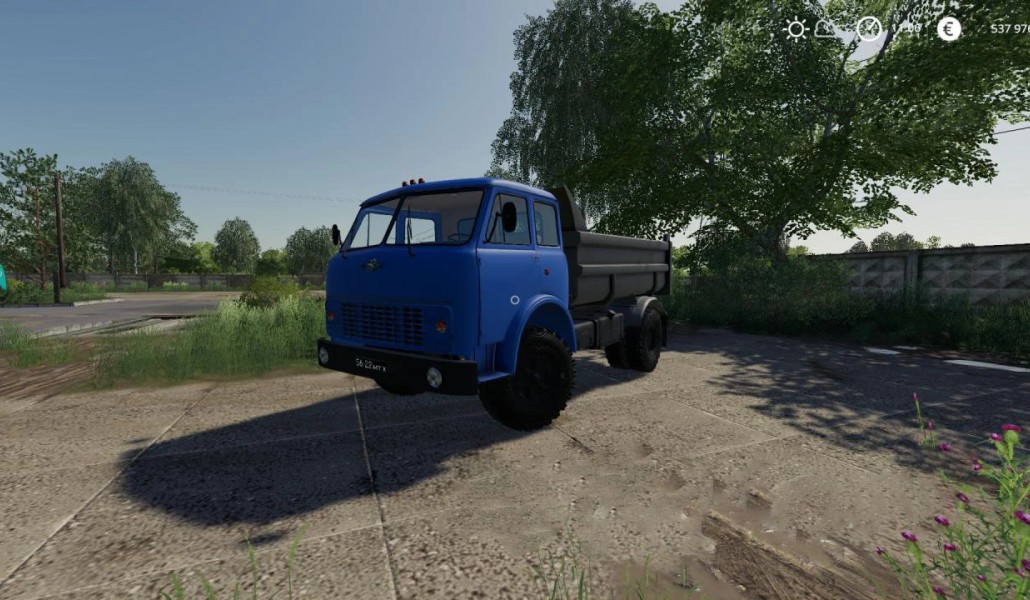Click the cloudy forecast icon
The height and width of the screenshot is (600, 1030).
click(826, 29)
